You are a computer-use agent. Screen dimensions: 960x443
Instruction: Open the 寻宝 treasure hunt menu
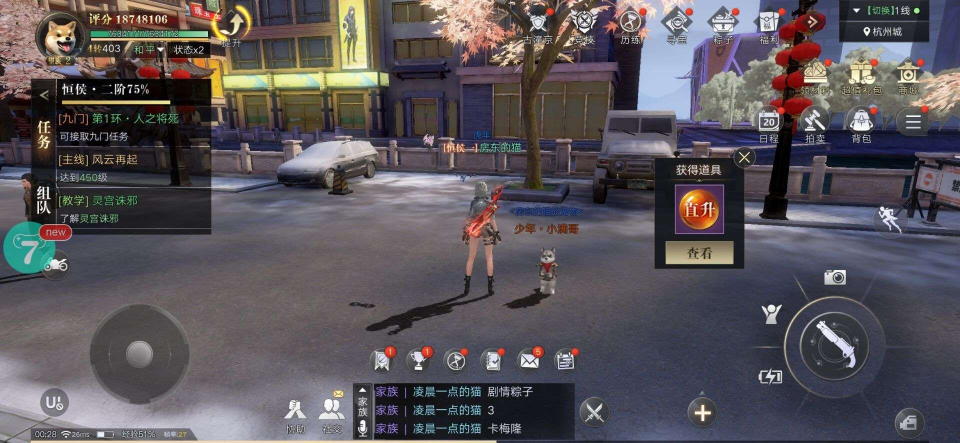tap(677, 24)
